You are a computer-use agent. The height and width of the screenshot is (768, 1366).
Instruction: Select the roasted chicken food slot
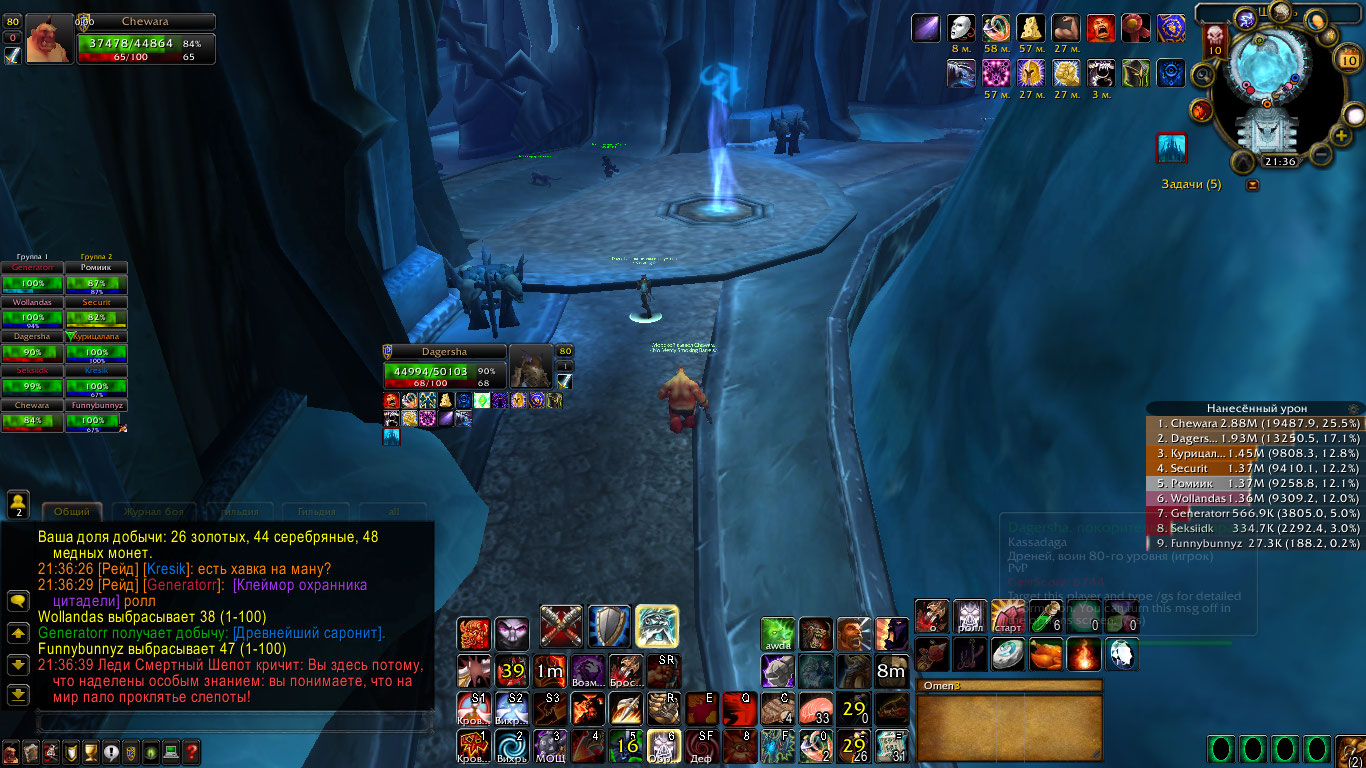click(1046, 654)
